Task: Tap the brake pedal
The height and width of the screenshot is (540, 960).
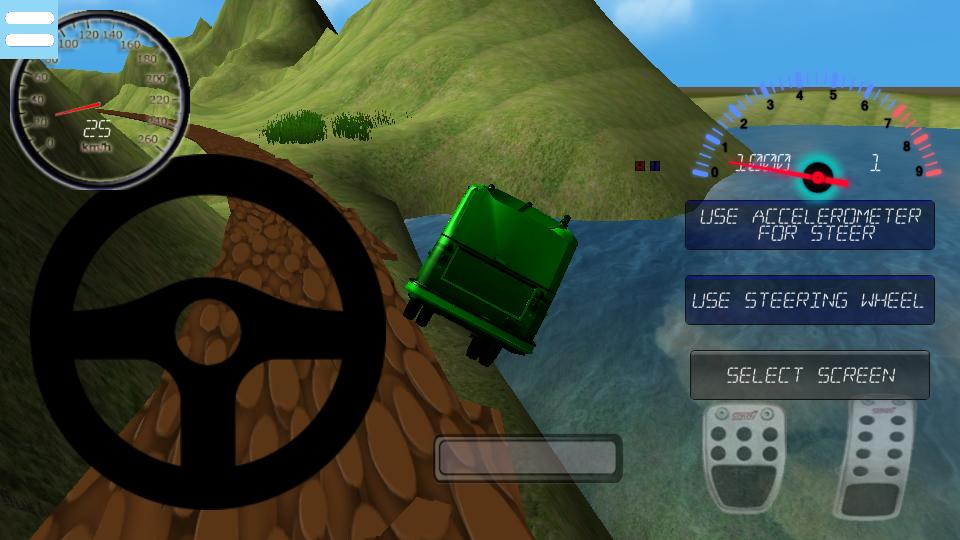Action: click(744, 454)
